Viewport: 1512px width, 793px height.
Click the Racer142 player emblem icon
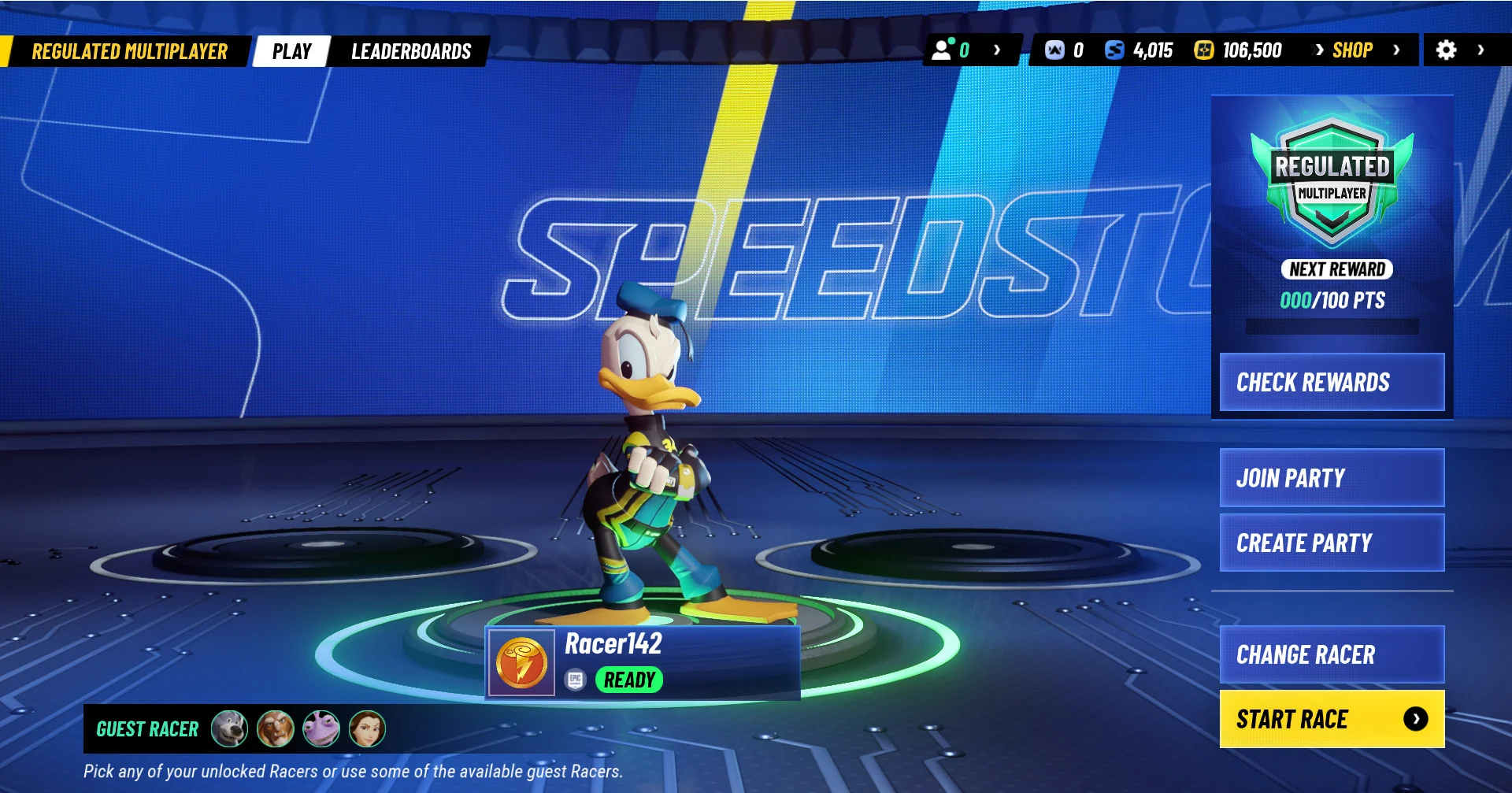[x=521, y=663]
